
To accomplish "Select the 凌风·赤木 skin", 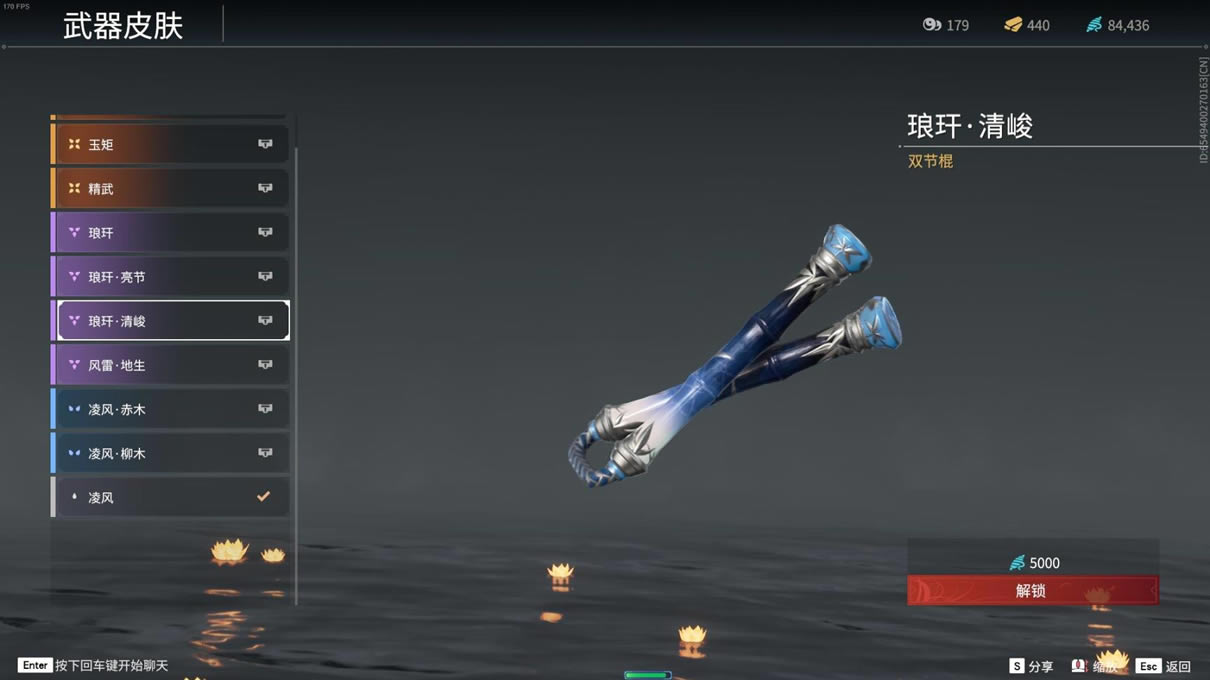I will point(170,409).
